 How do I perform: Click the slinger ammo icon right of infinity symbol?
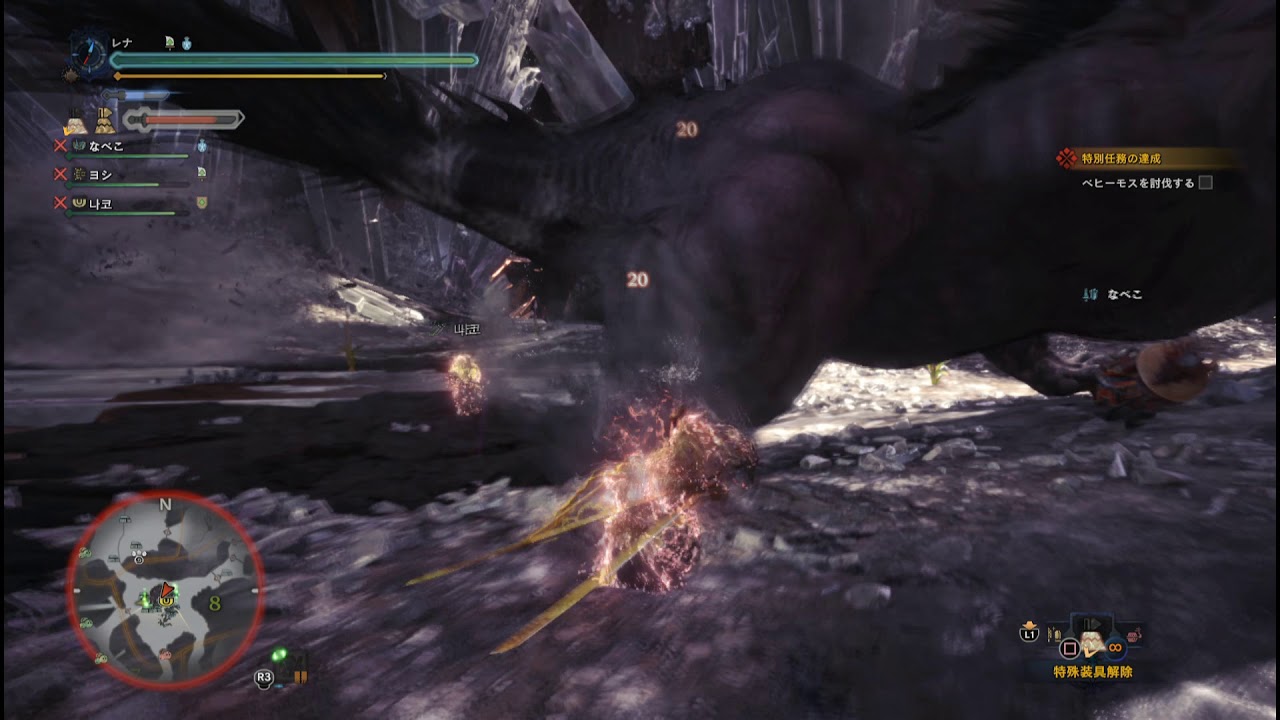1132,635
